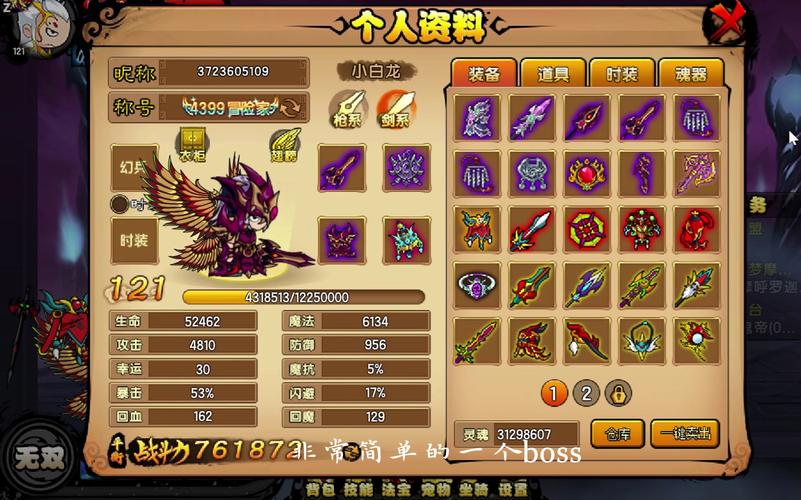The height and width of the screenshot is (500, 801).
Task: Select the equipped purple armor slot
Action: click(x=407, y=168)
